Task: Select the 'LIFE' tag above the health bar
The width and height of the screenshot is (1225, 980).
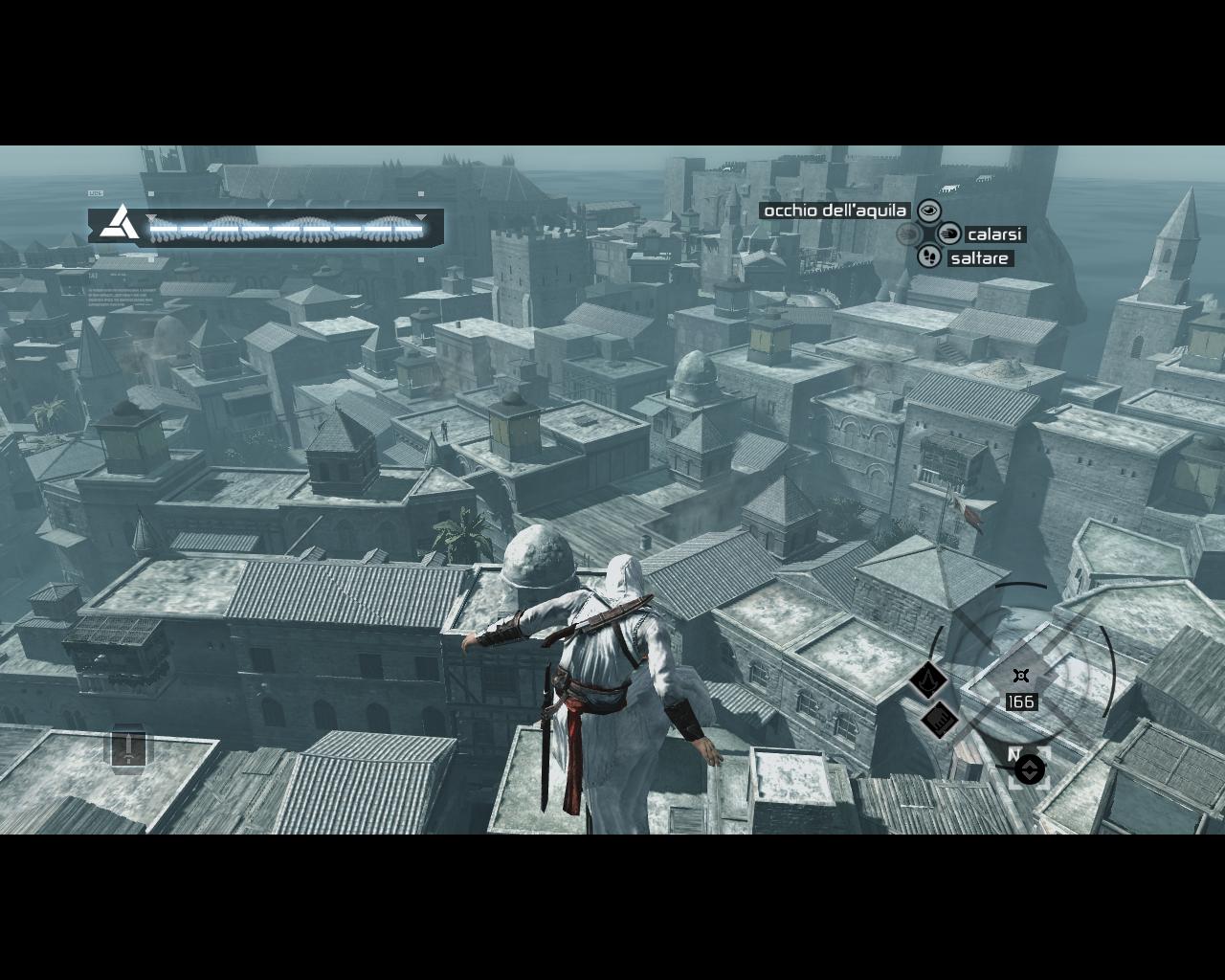Action: [x=95, y=192]
